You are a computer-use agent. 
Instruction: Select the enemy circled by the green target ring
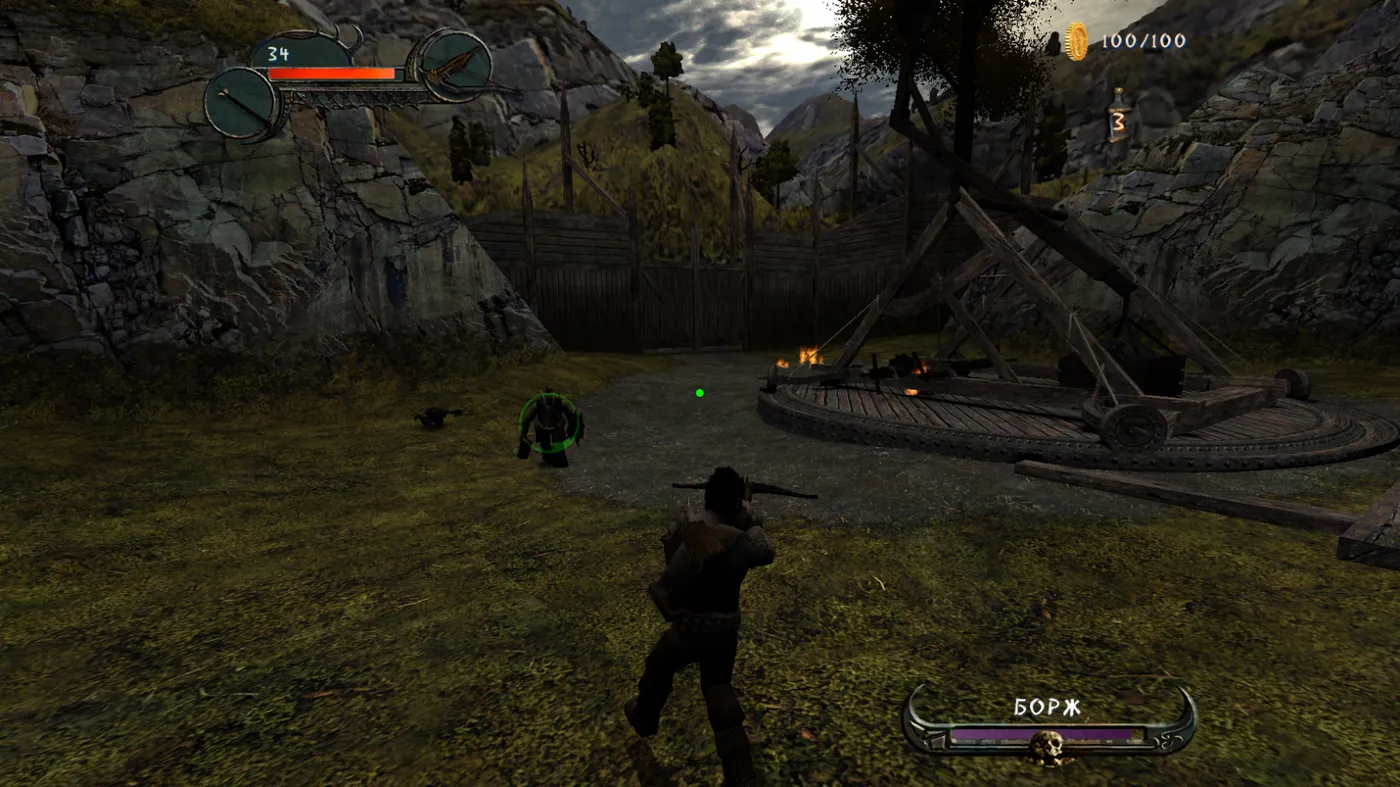(549, 427)
